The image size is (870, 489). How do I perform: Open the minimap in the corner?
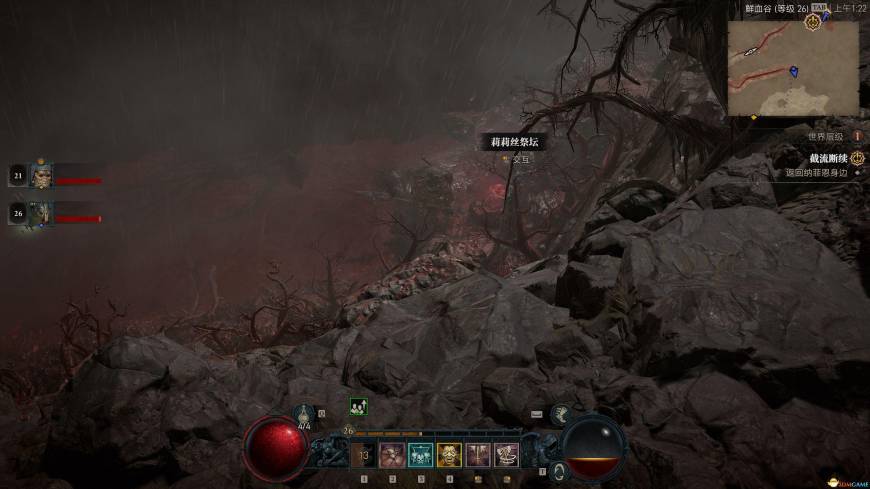792,68
